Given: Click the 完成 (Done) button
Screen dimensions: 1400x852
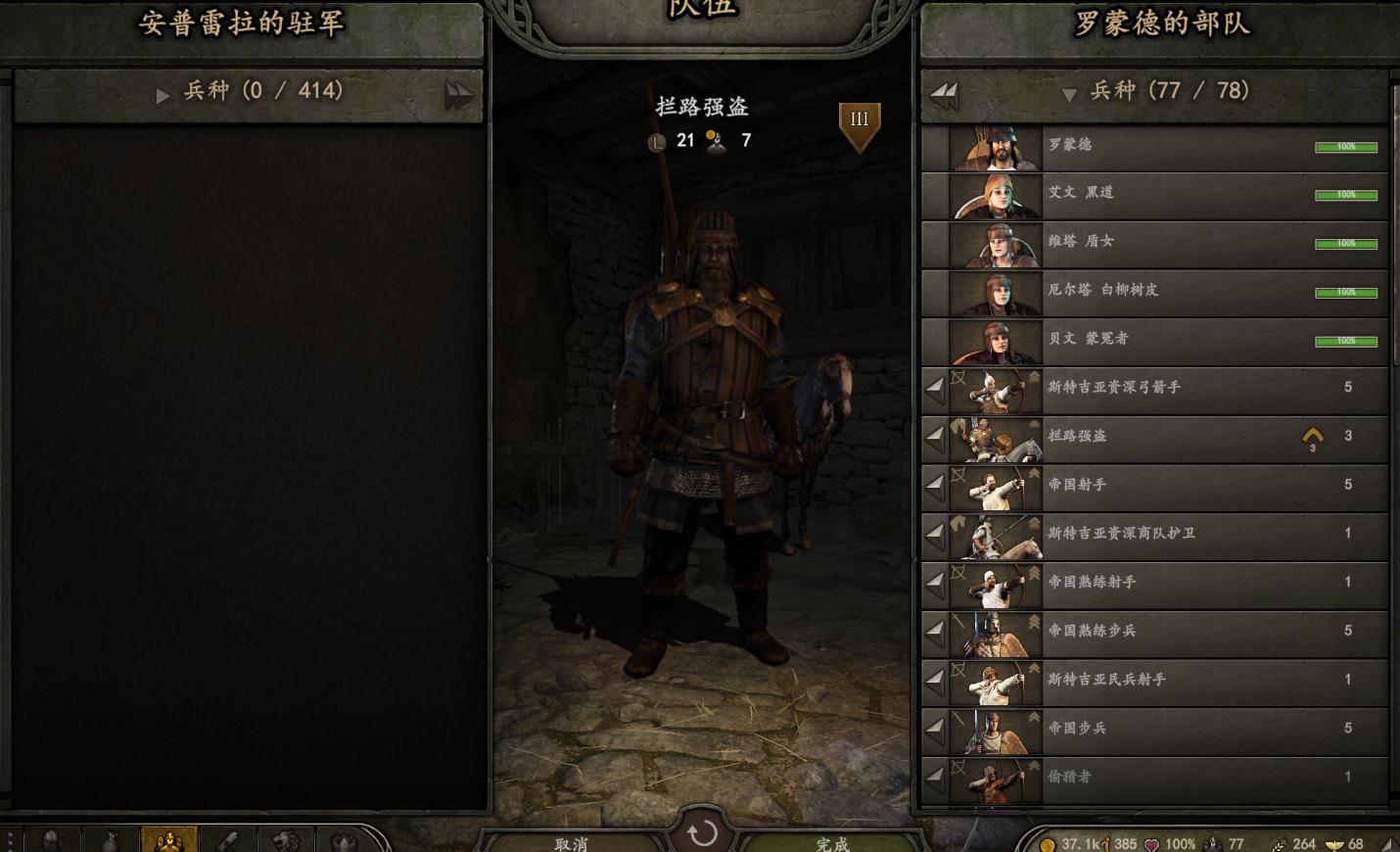Looking at the screenshot, I should coord(832,842).
